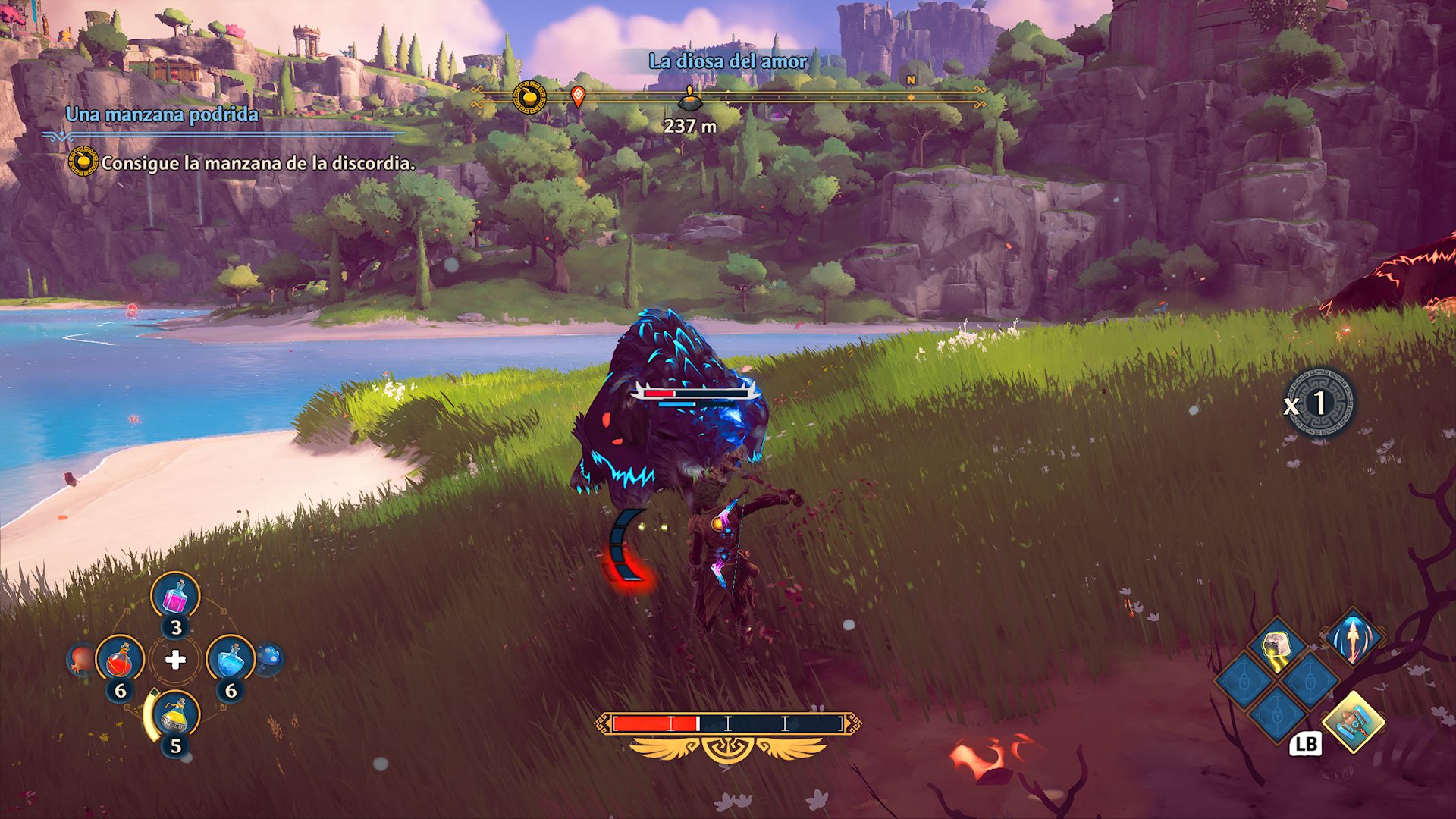Select the pink potion with count 3

(x=176, y=597)
